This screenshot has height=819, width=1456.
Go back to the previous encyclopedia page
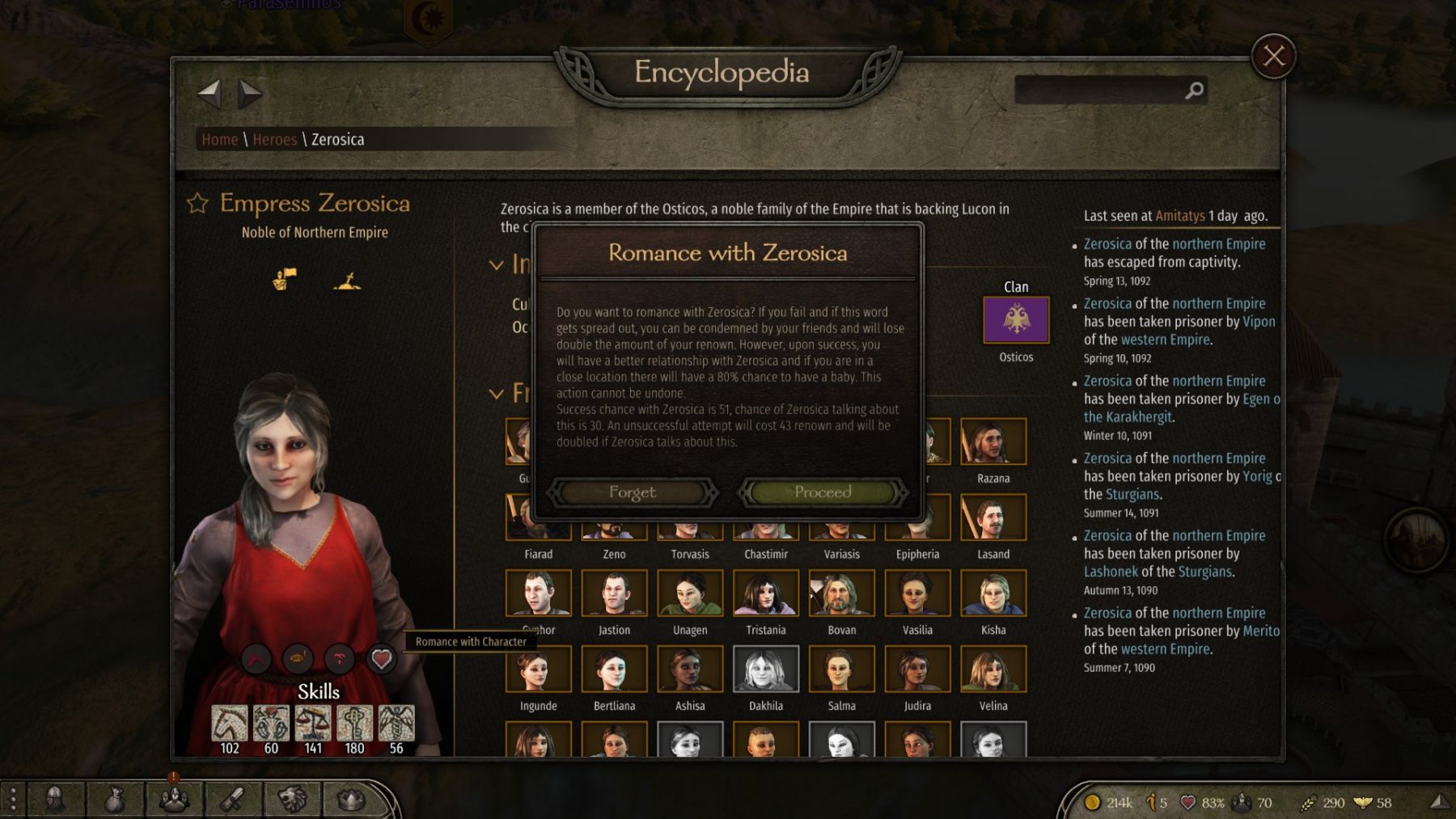point(210,94)
